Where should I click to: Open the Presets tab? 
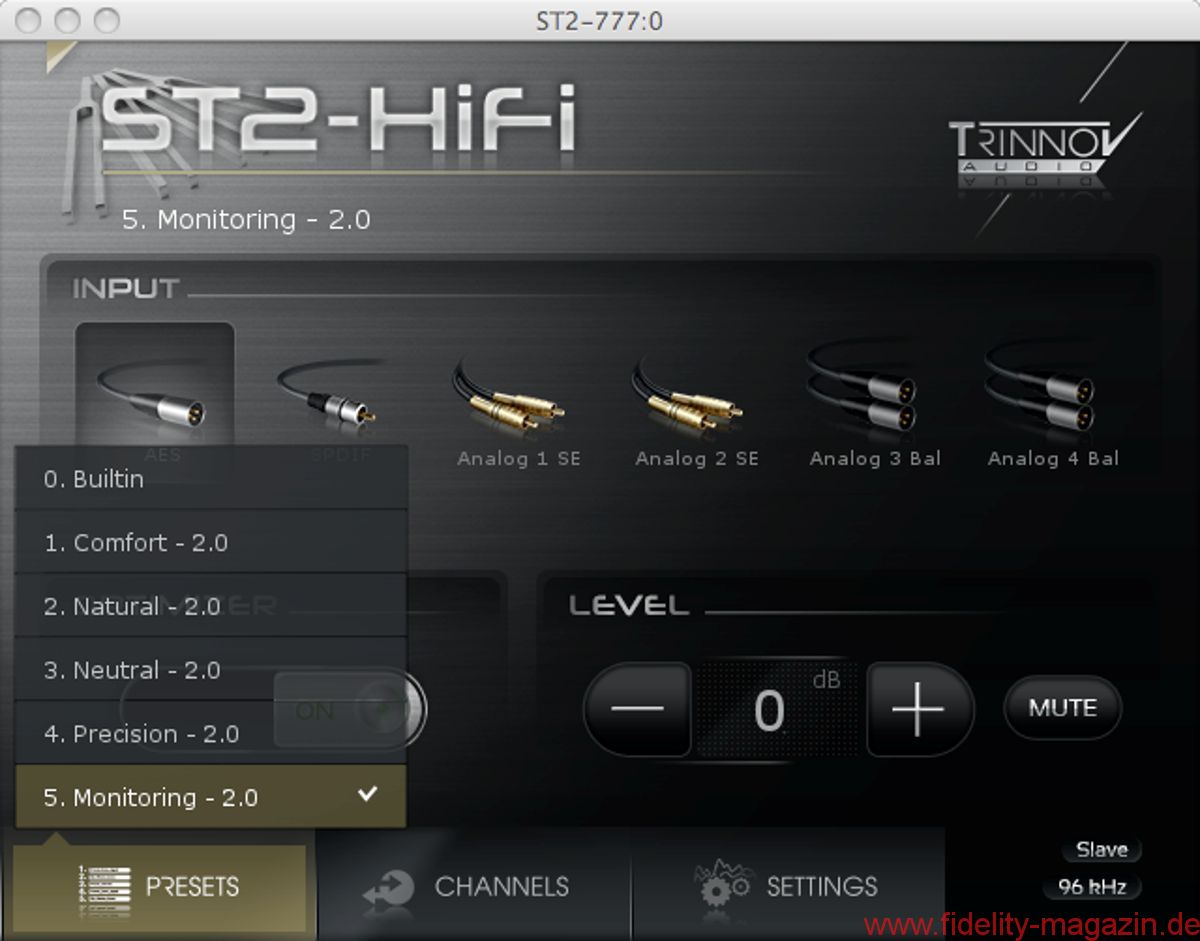pos(160,886)
